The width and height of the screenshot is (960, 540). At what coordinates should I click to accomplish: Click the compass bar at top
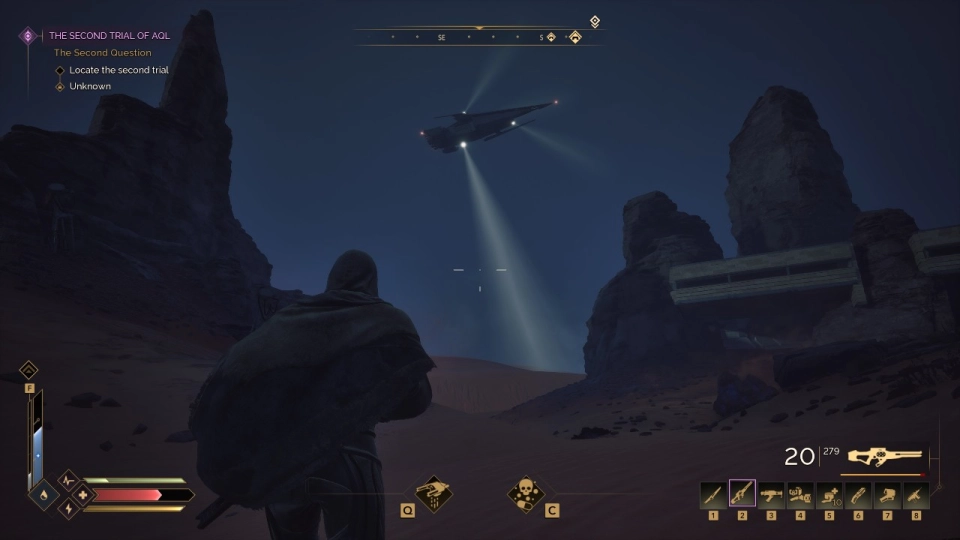[480, 38]
